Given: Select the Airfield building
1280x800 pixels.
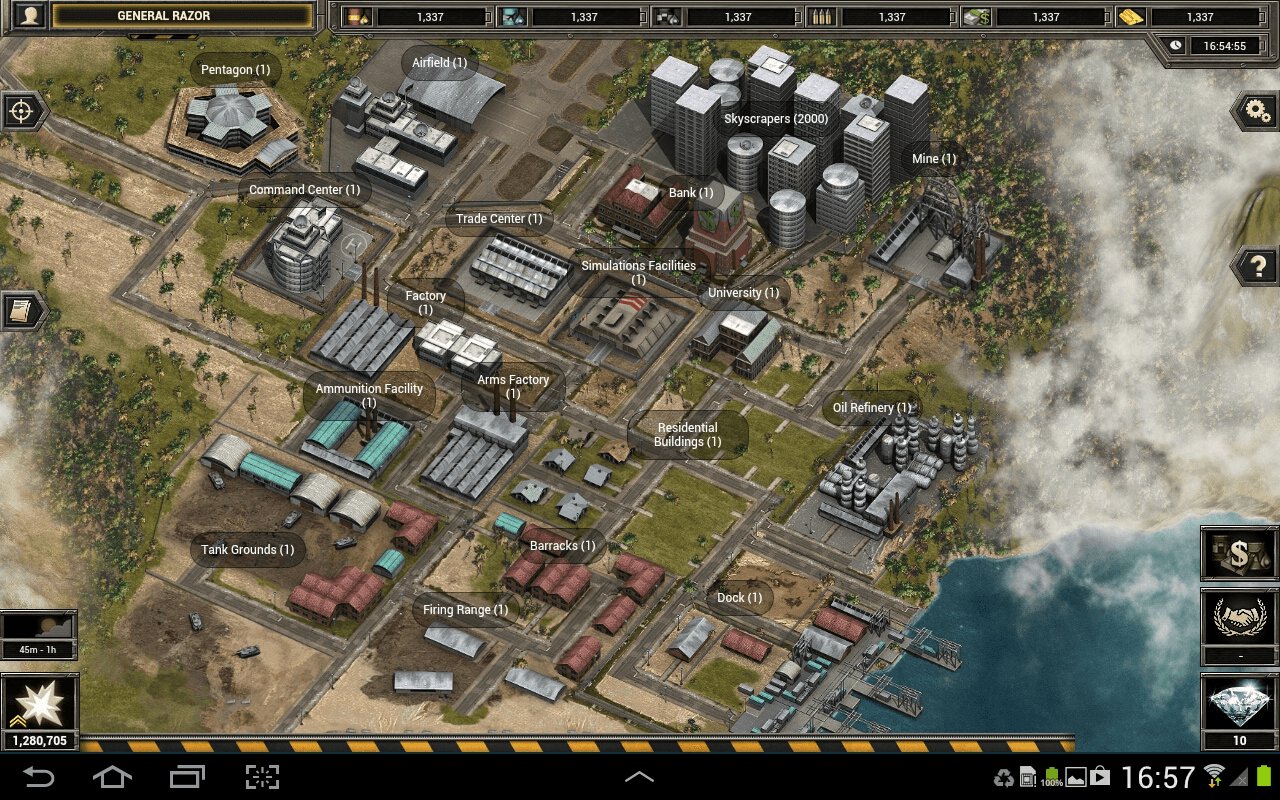Looking at the screenshot, I should pos(440,62).
